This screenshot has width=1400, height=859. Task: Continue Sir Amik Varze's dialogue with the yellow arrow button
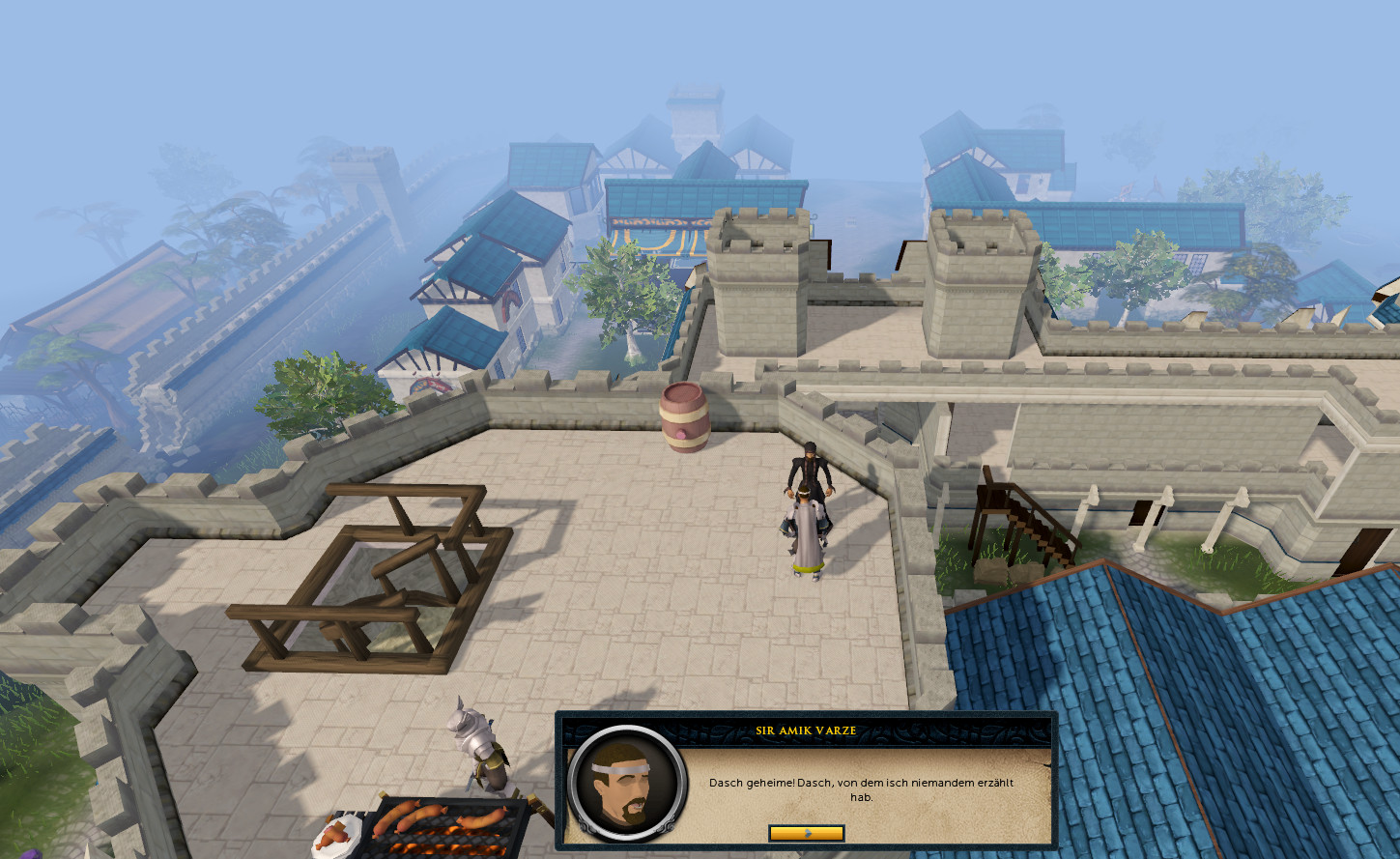pos(806,833)
